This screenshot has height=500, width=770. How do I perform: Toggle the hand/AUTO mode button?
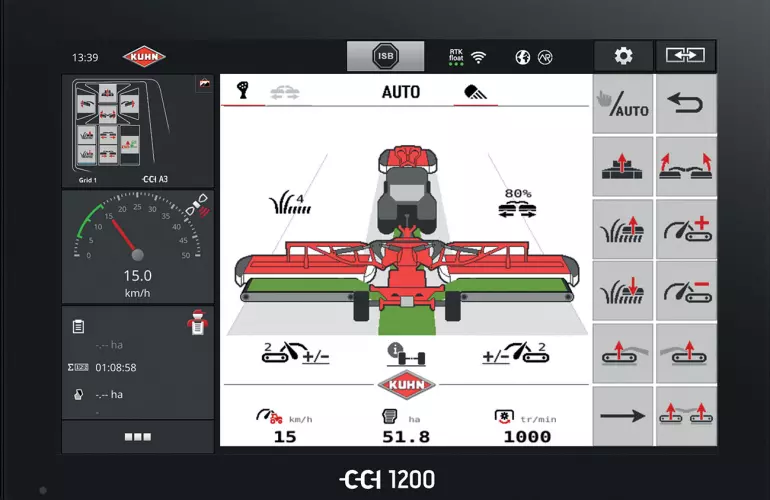(623, 103)
